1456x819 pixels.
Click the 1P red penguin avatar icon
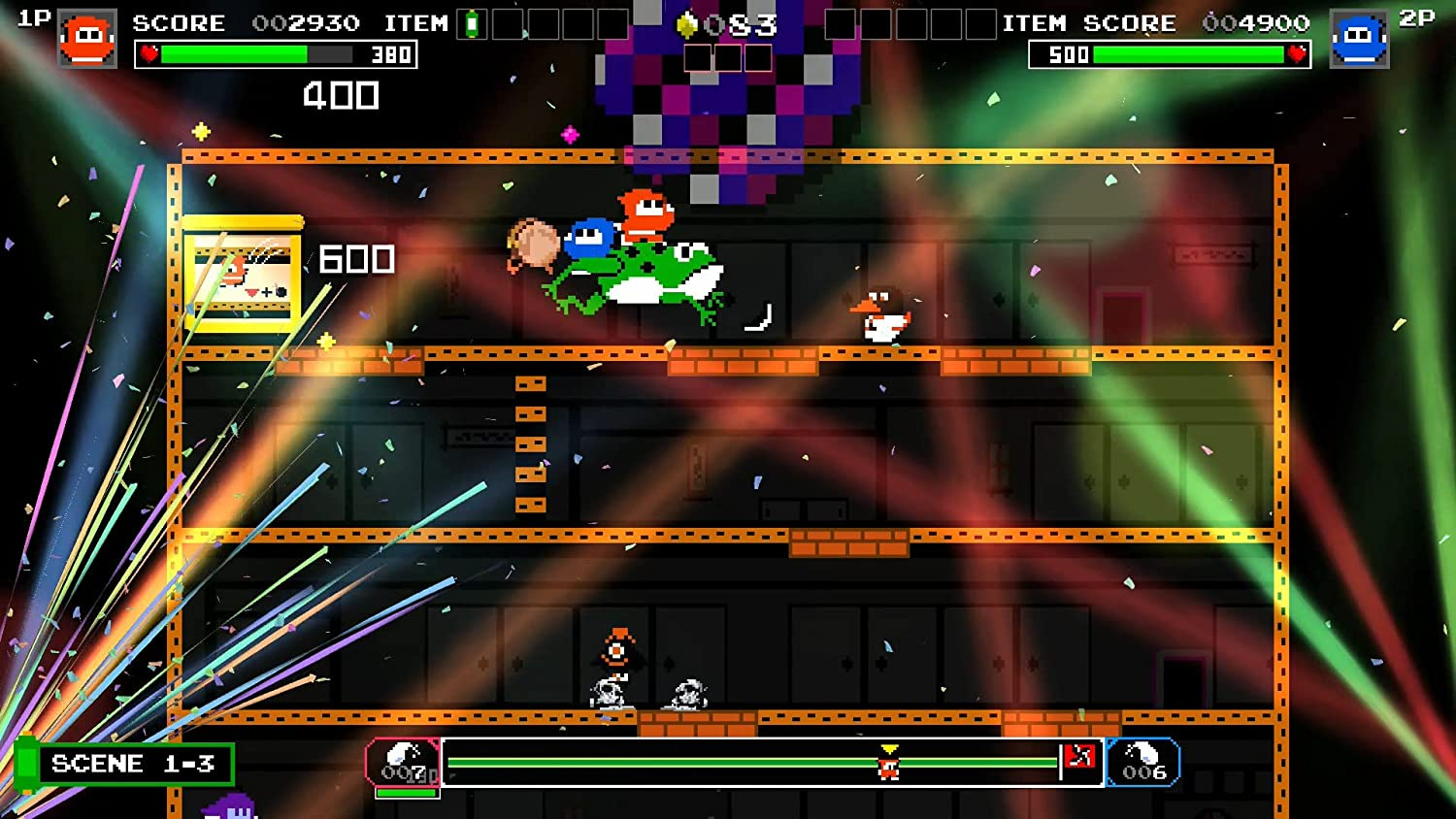tap(85, 39)
